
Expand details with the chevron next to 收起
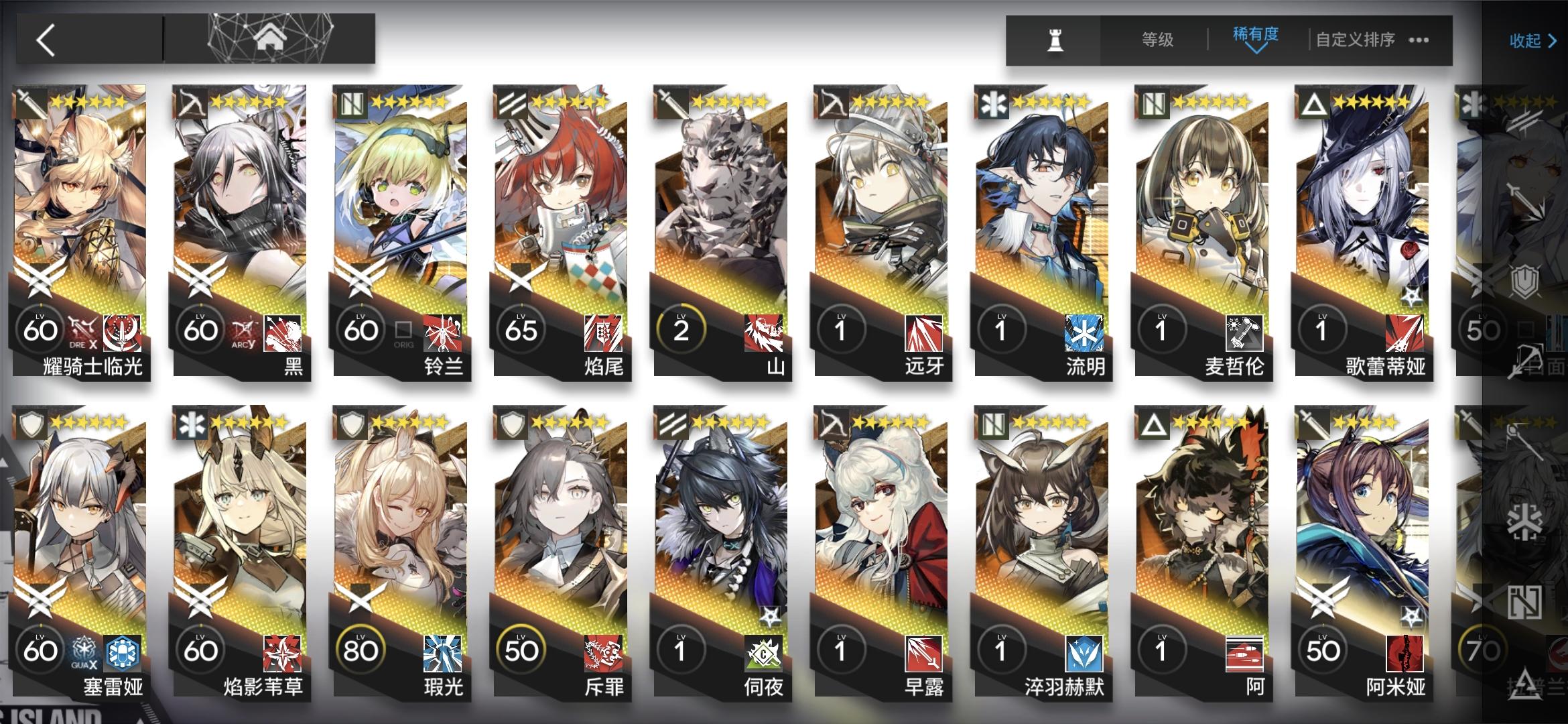1553,40
